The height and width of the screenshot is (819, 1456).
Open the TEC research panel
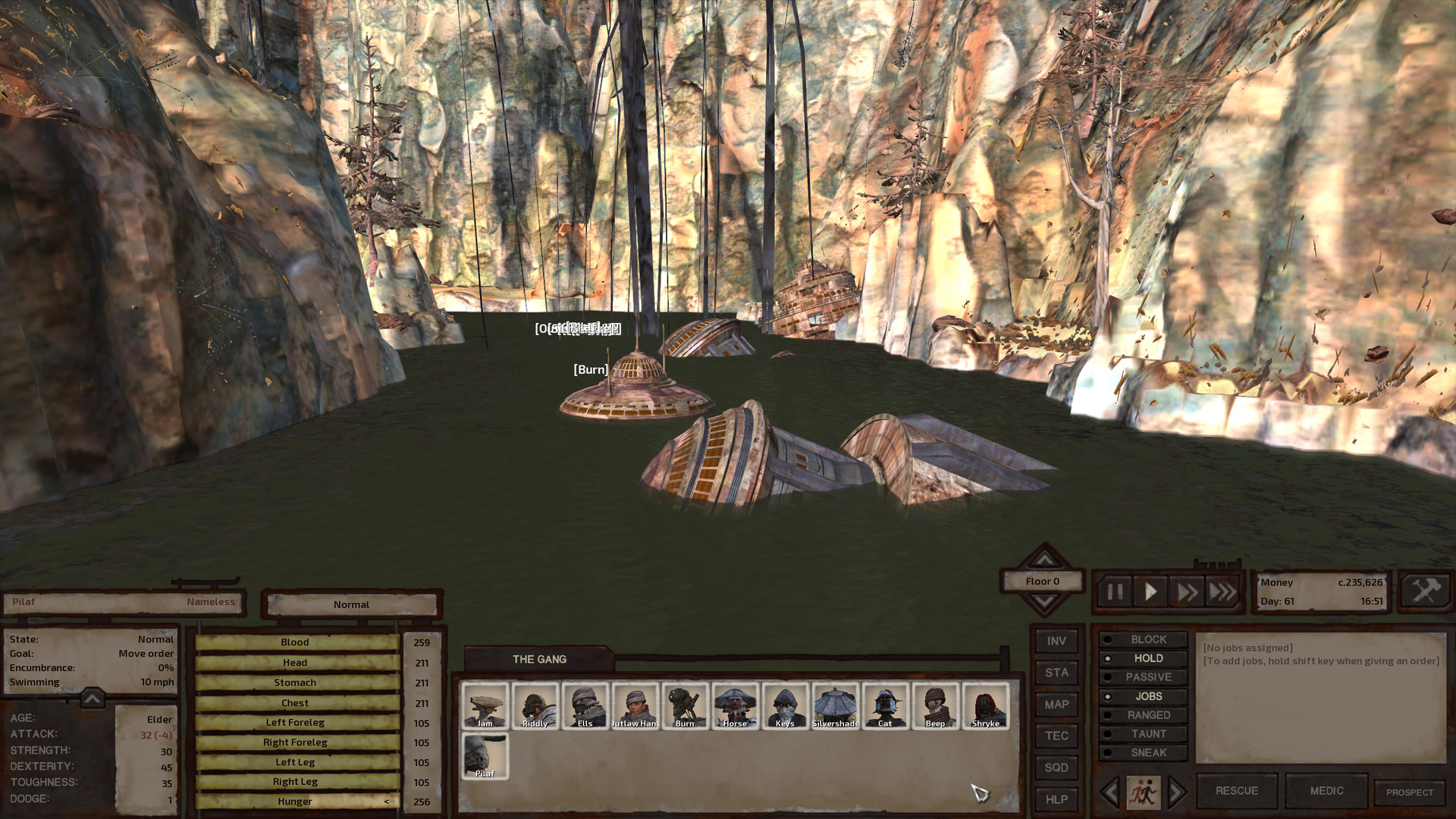click(1056, 736)
